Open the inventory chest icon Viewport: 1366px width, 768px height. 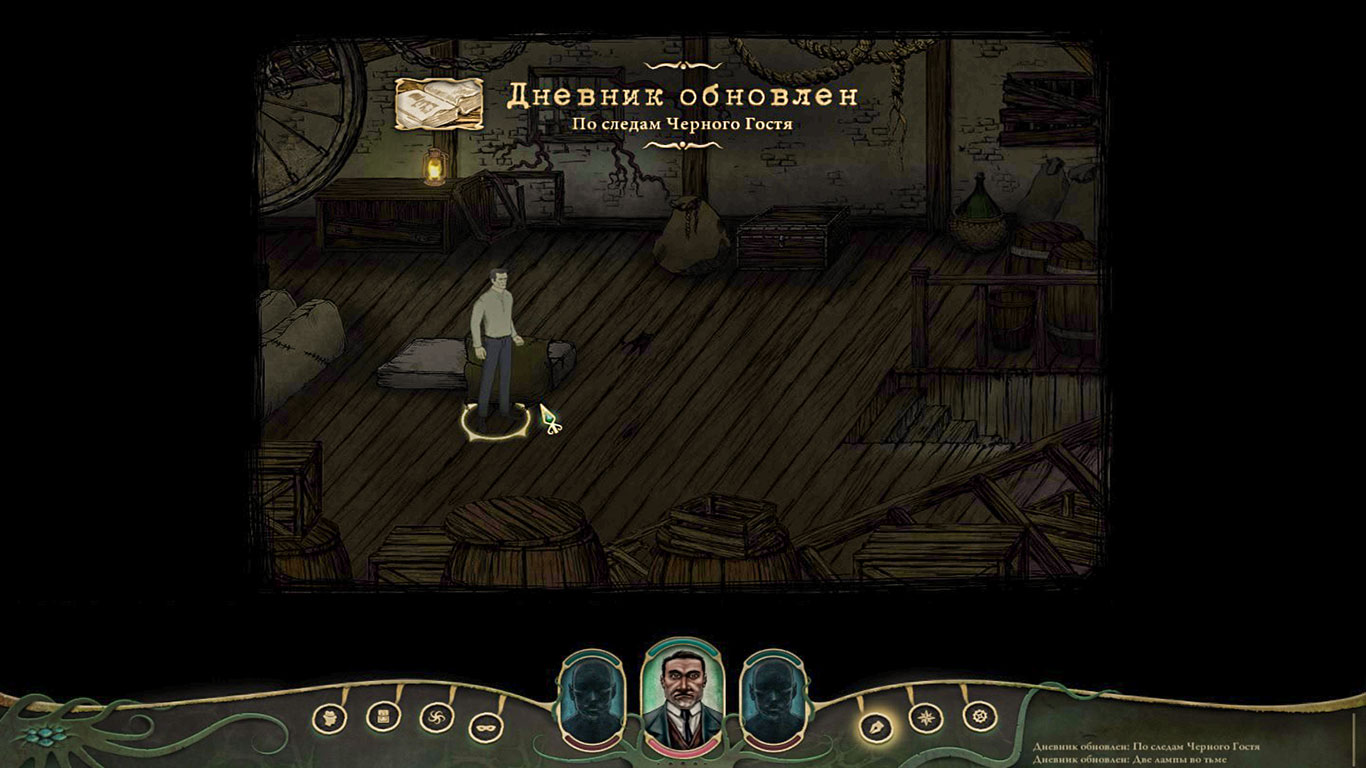pos(383,715)
